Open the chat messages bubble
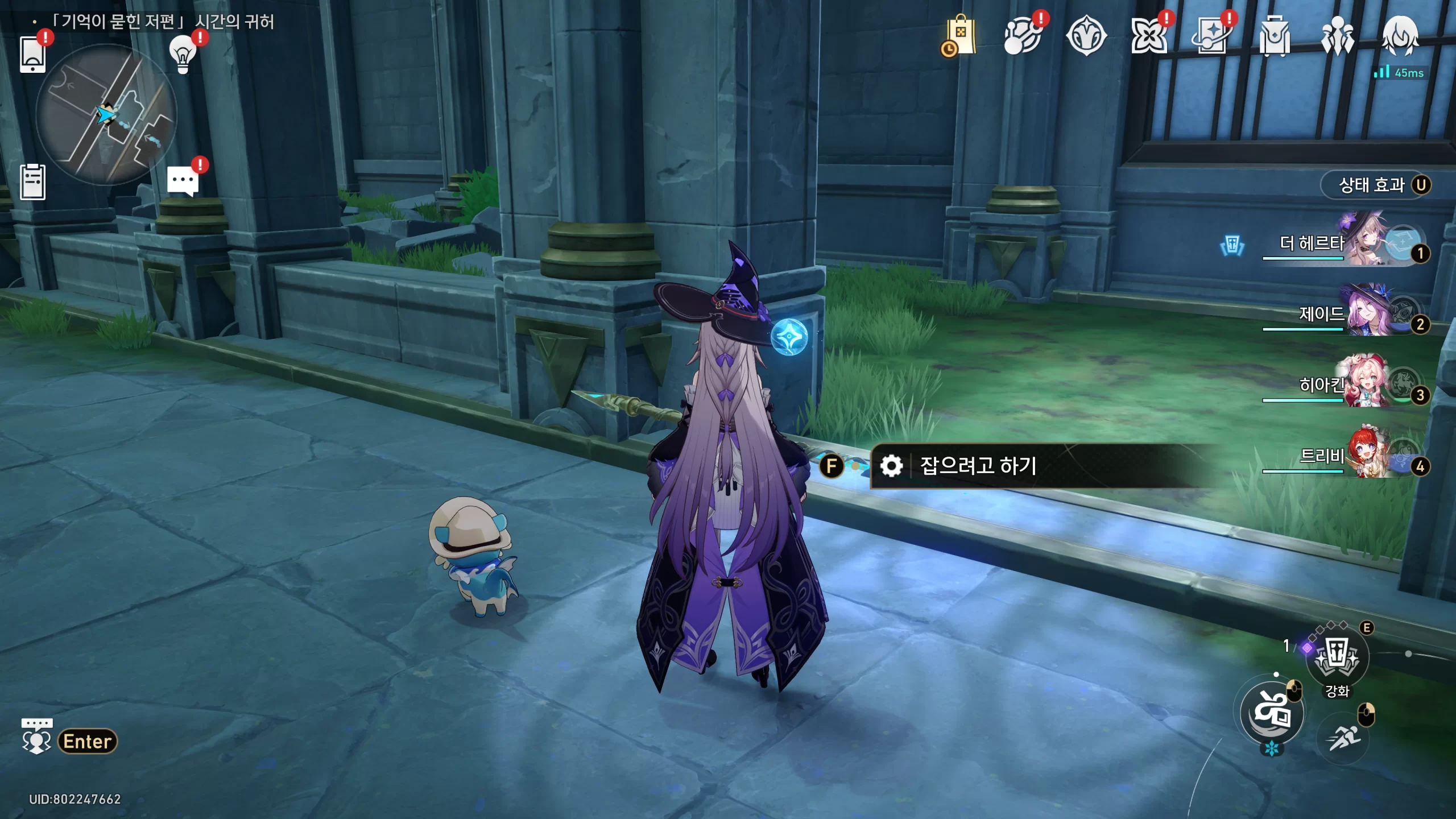The image size is (1456, 819). tap(183, 182)
